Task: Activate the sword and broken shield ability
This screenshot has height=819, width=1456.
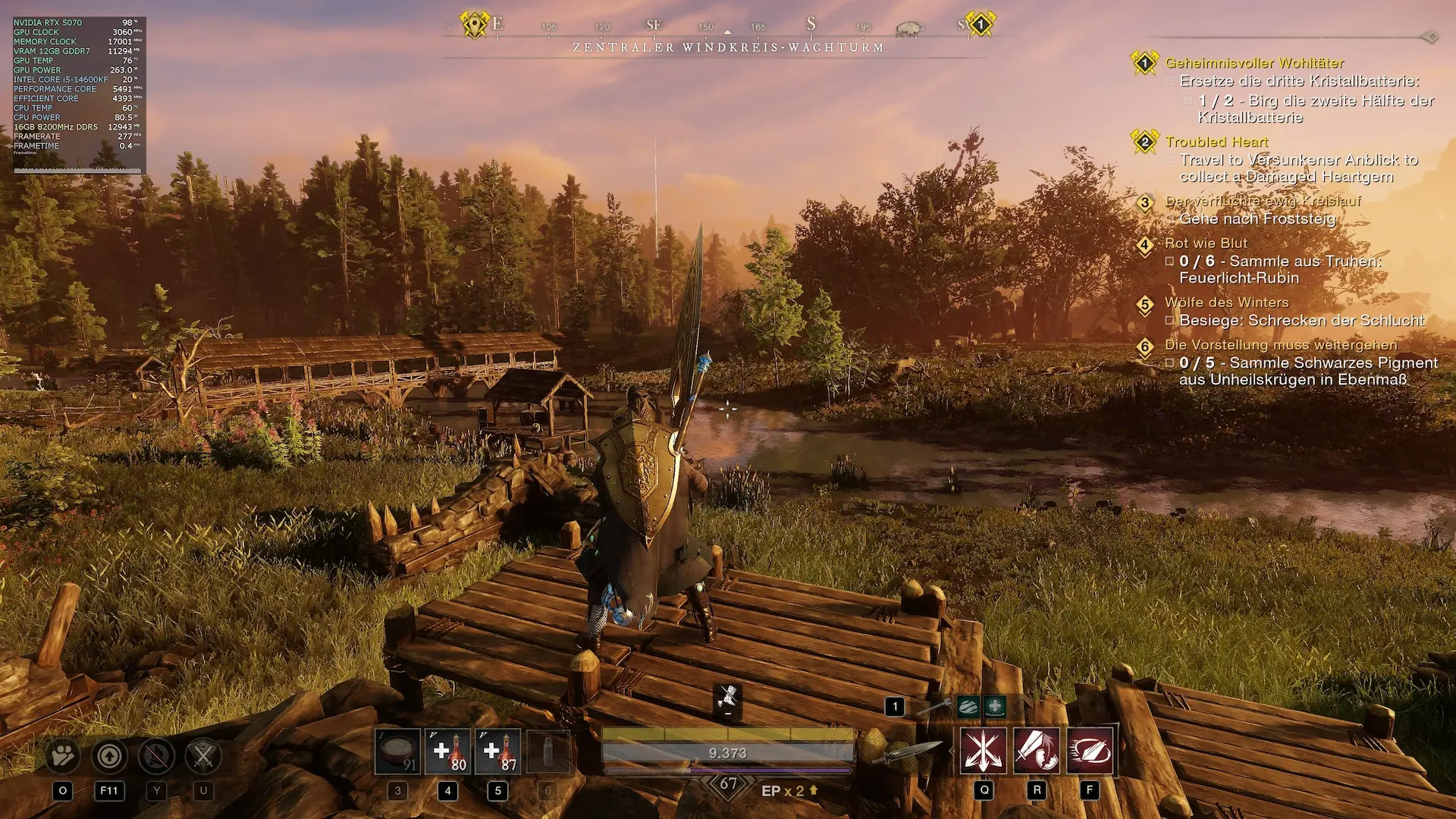Action: 1037,751
